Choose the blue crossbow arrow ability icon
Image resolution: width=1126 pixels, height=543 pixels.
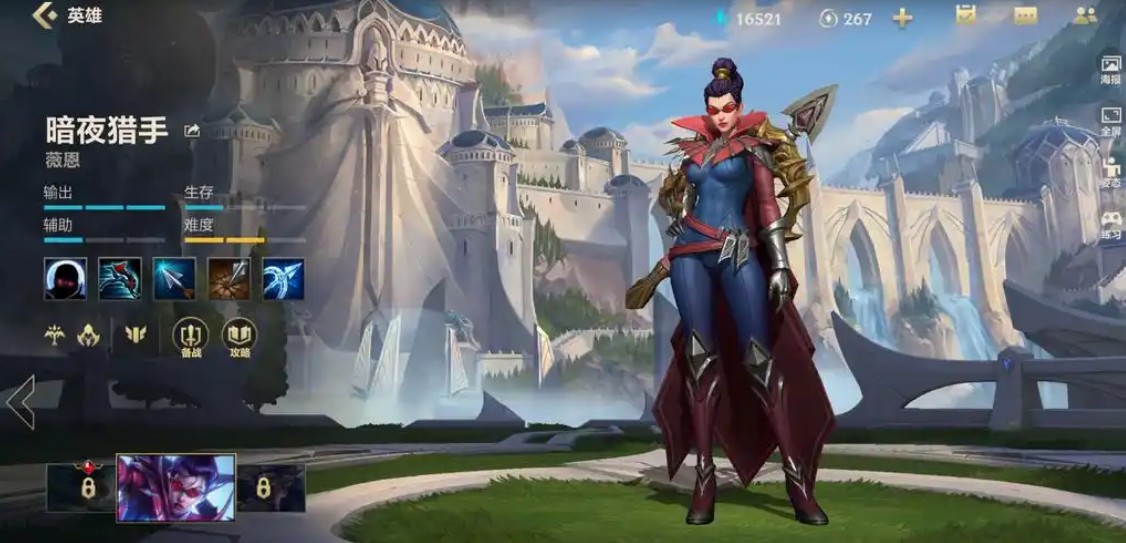point(283,278)
